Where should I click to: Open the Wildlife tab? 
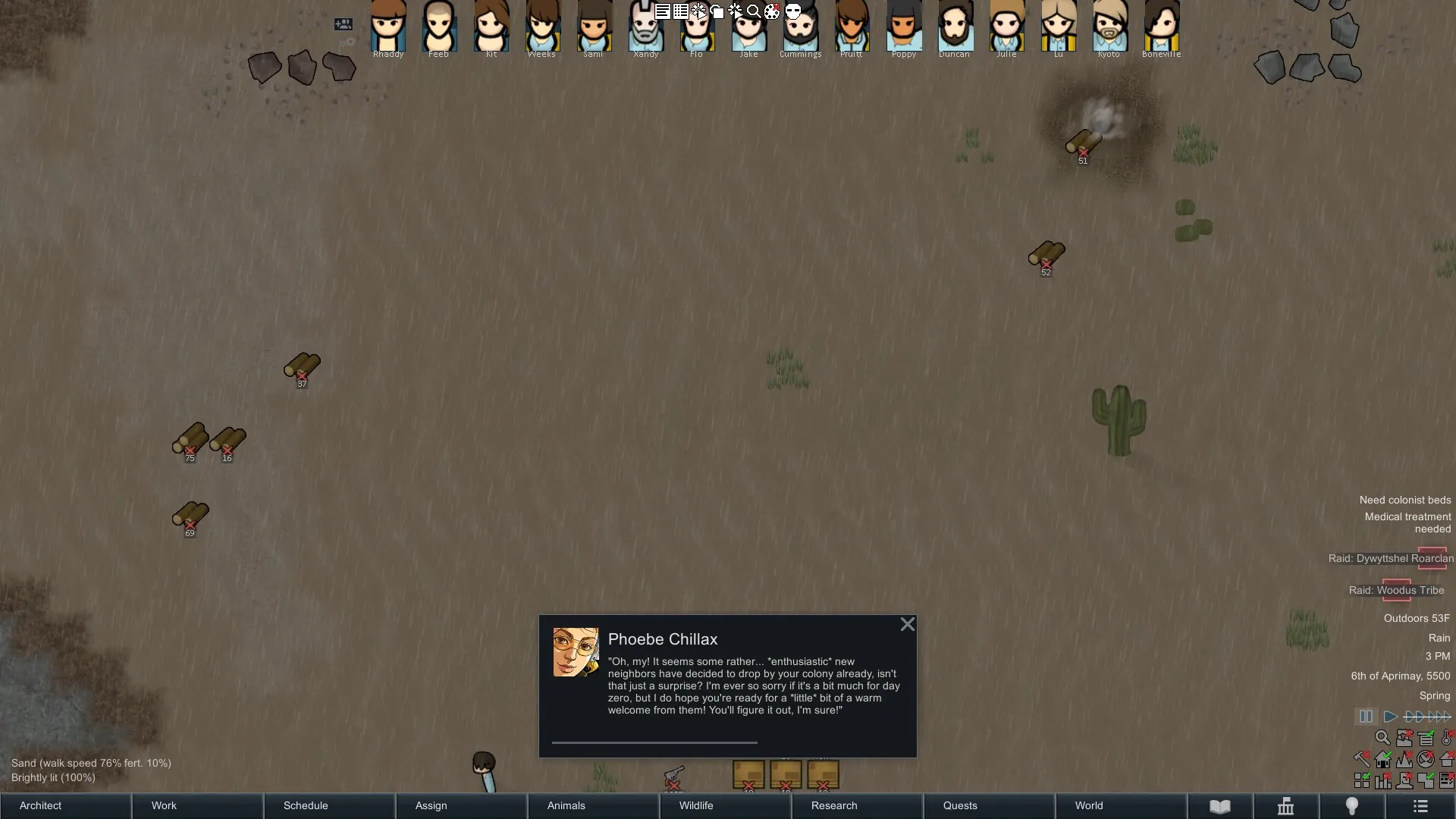point(725,805)
